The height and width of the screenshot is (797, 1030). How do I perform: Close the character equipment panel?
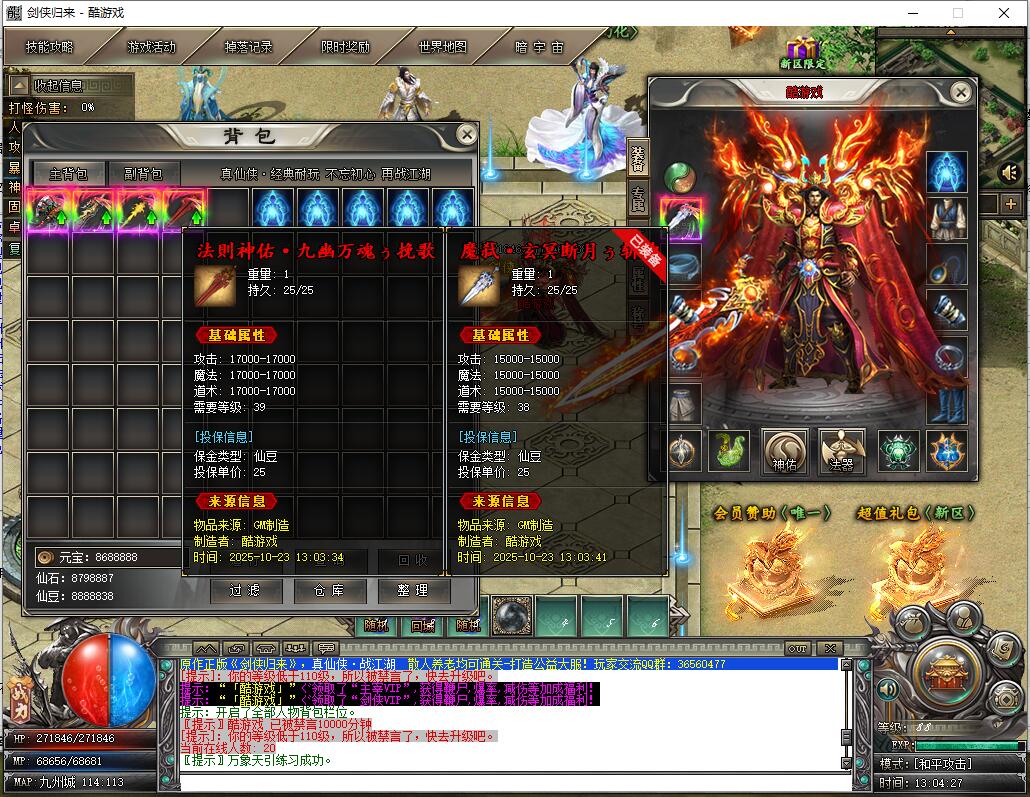960,93
